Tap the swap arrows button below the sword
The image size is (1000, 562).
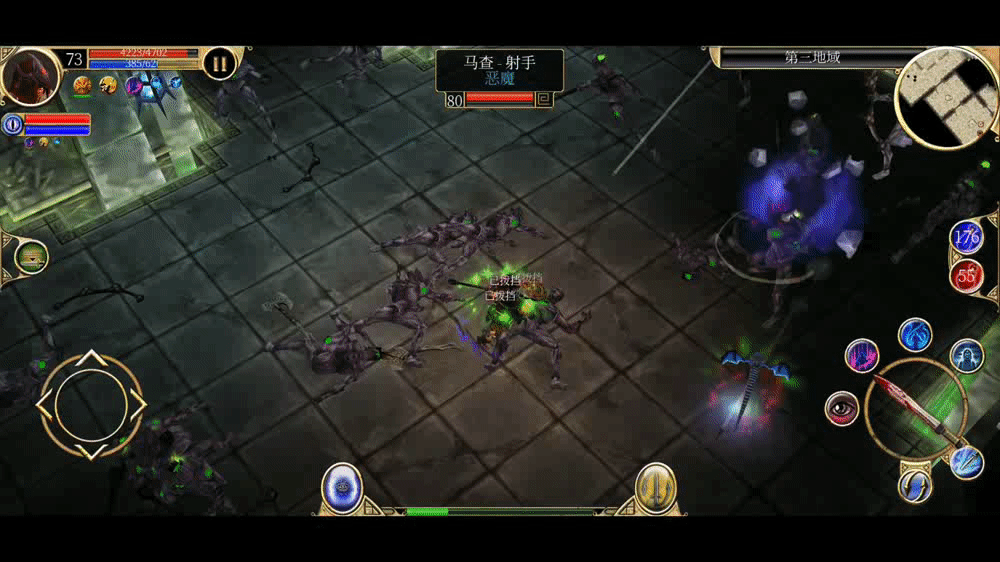coord(915,486)
